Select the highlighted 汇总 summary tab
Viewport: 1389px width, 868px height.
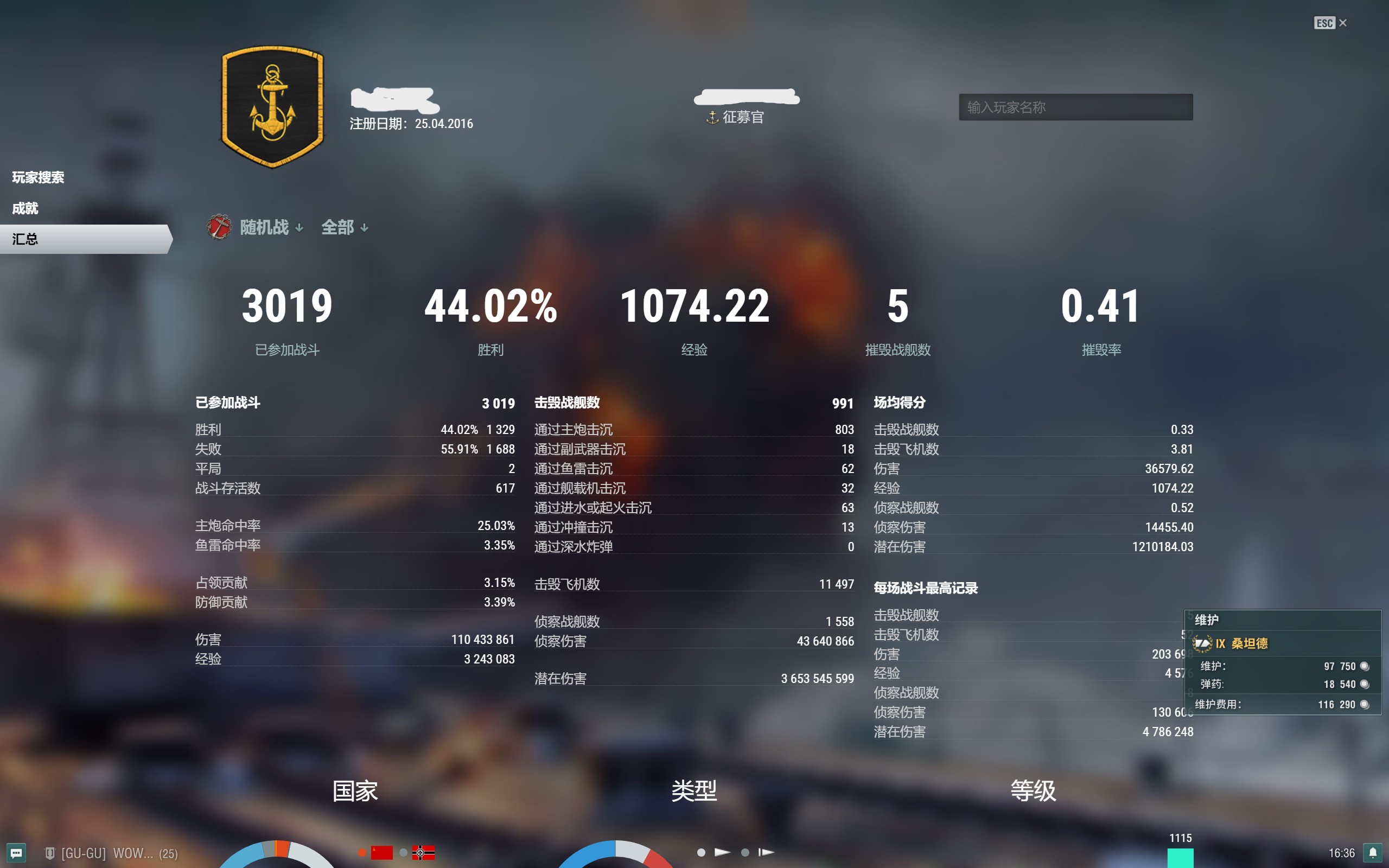point(26,239)
